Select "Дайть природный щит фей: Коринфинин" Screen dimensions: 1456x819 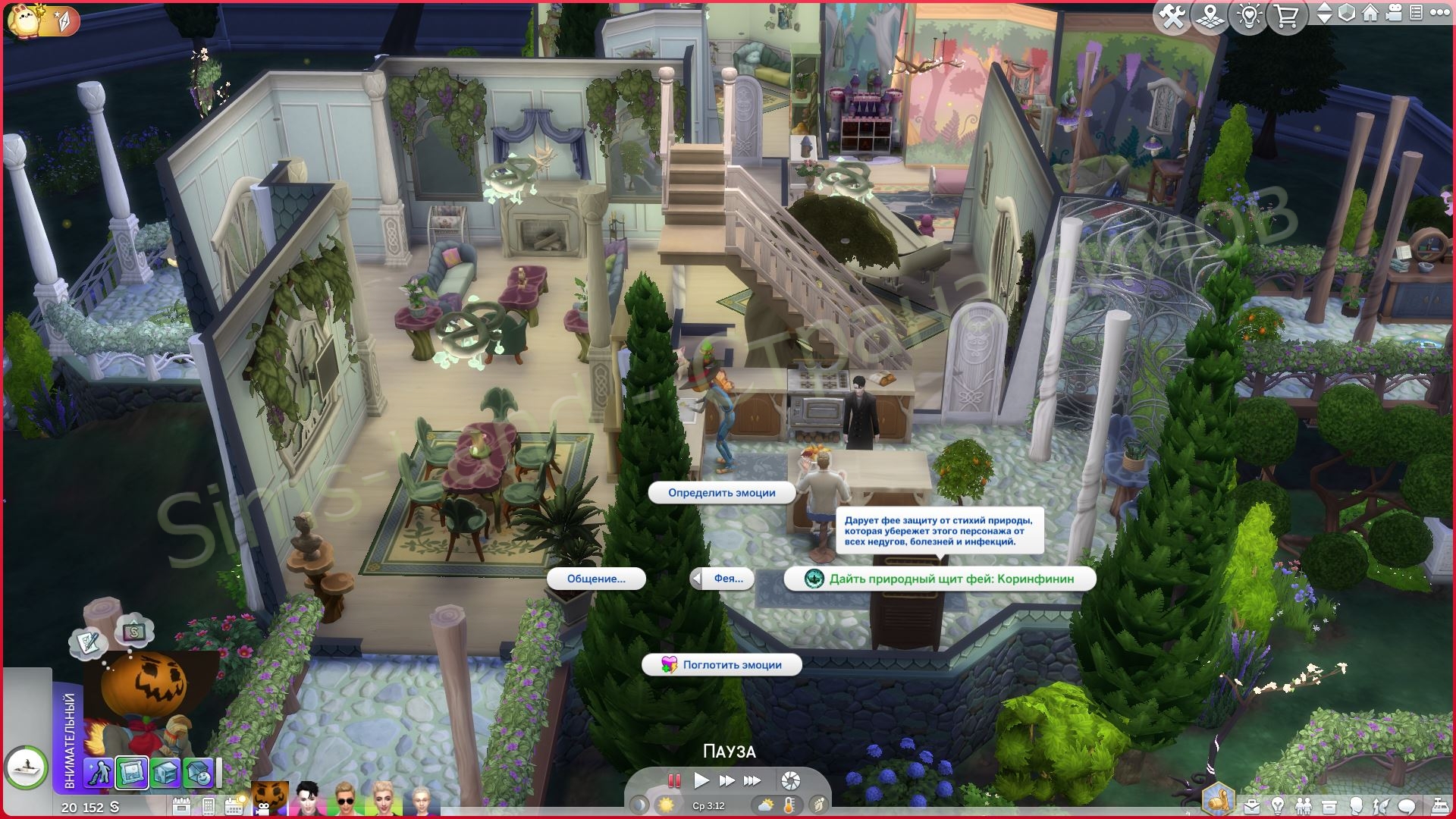(x=940, y=579)
